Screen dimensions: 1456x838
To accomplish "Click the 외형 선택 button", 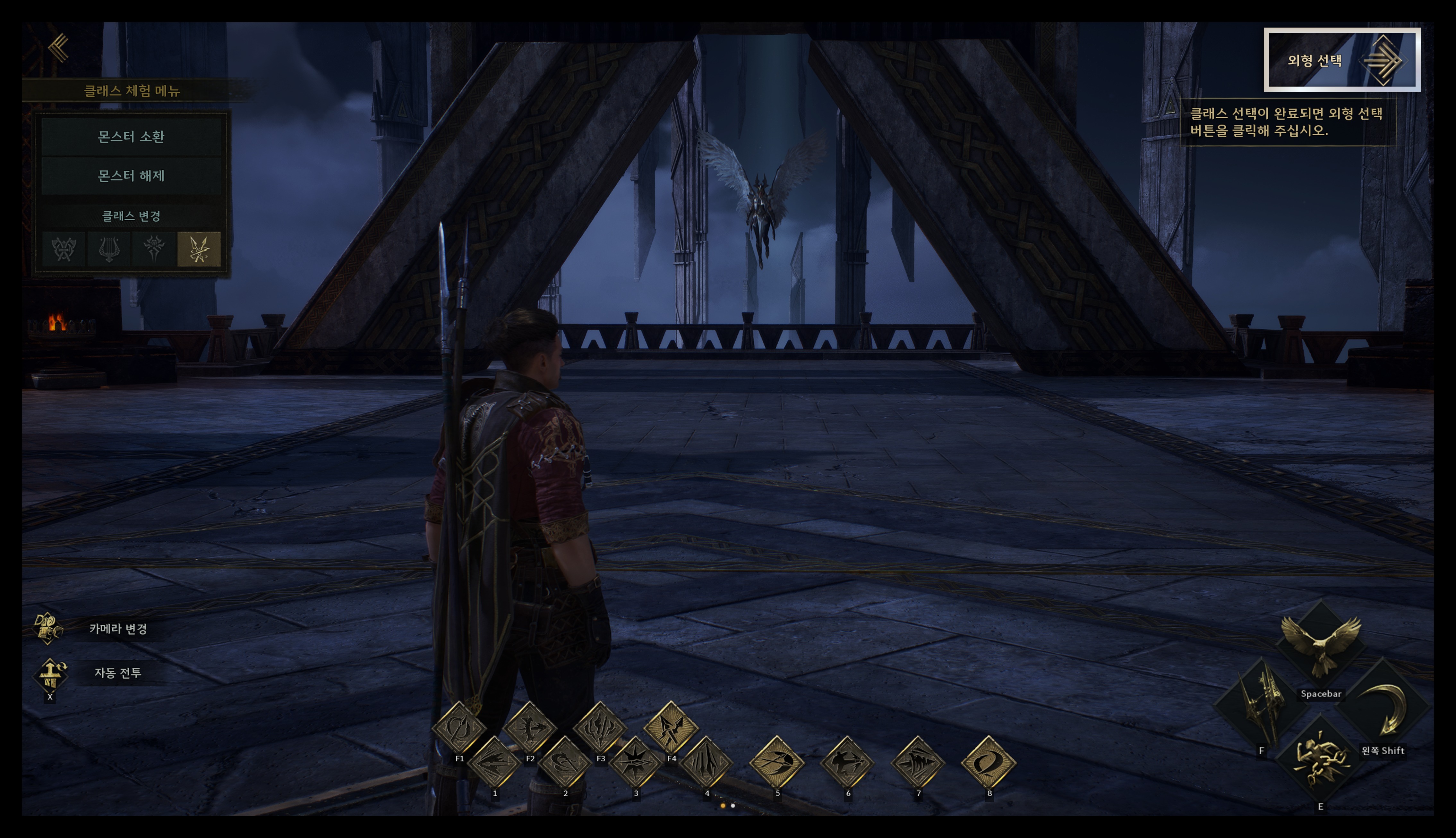I will click(x=1341, y=60).
